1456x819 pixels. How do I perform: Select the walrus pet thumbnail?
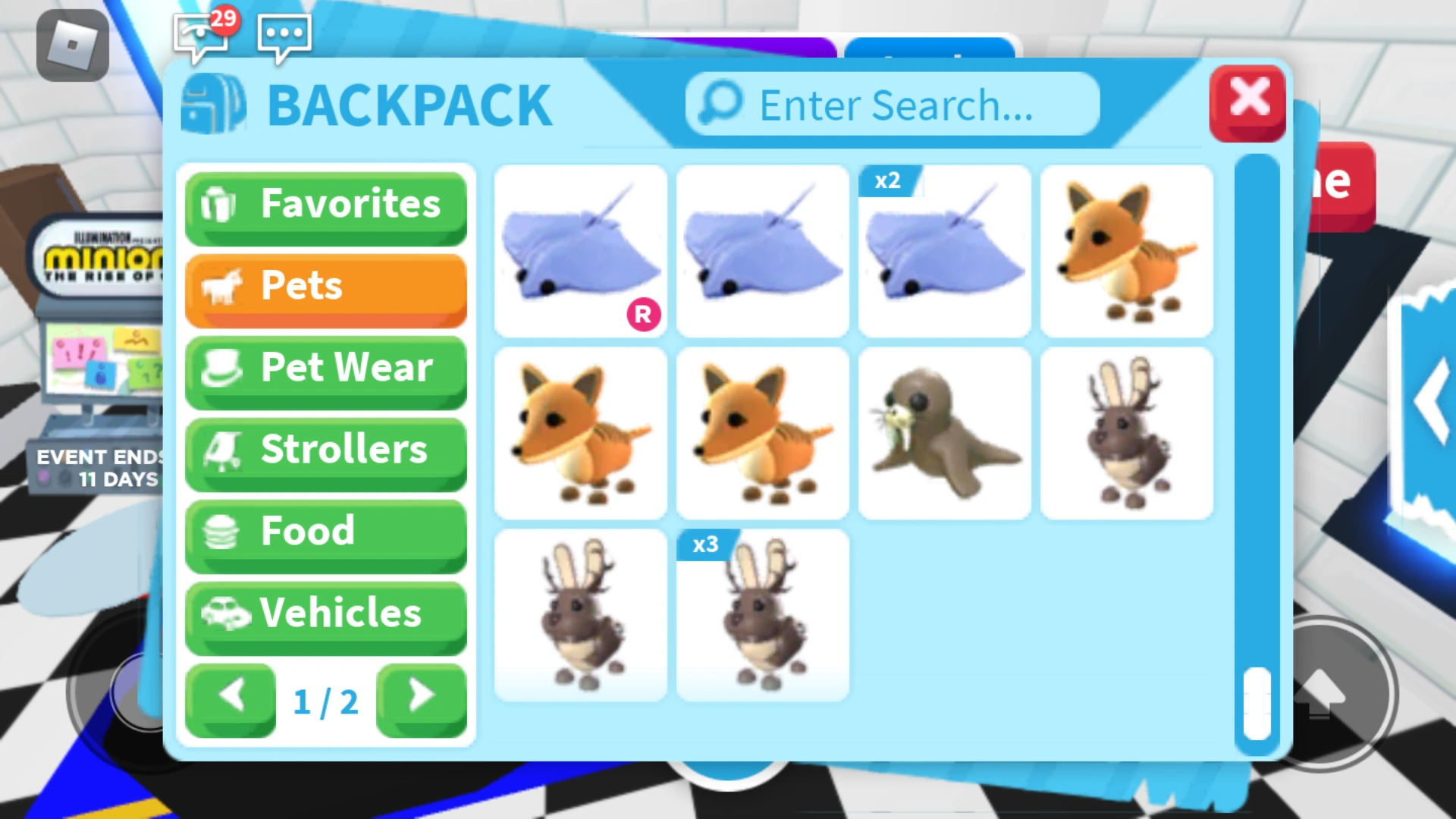coord(945,434)
